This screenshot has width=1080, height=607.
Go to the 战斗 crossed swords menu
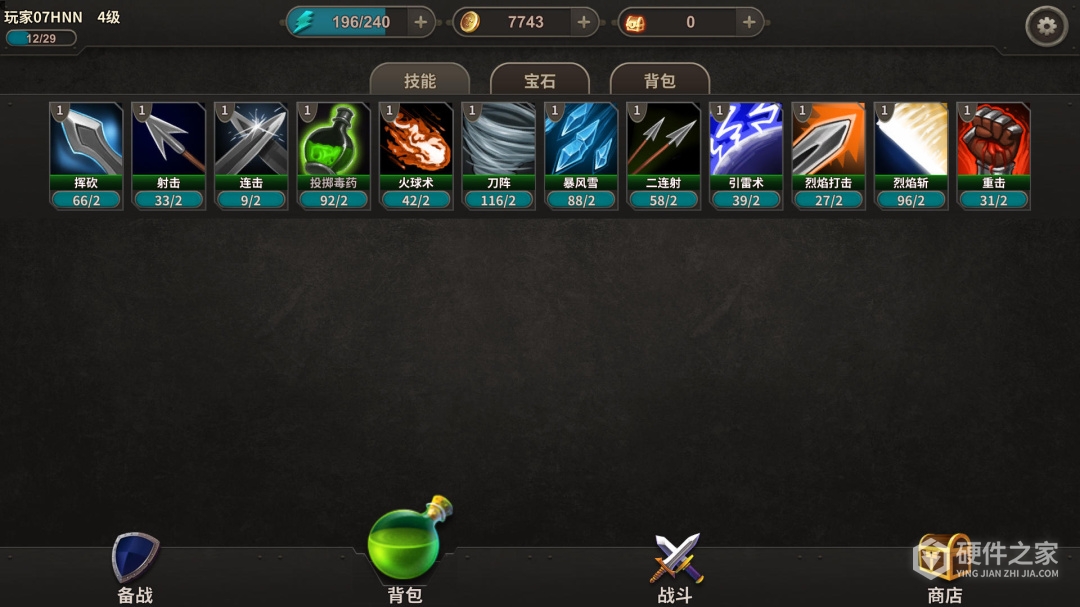click(676, 568)
